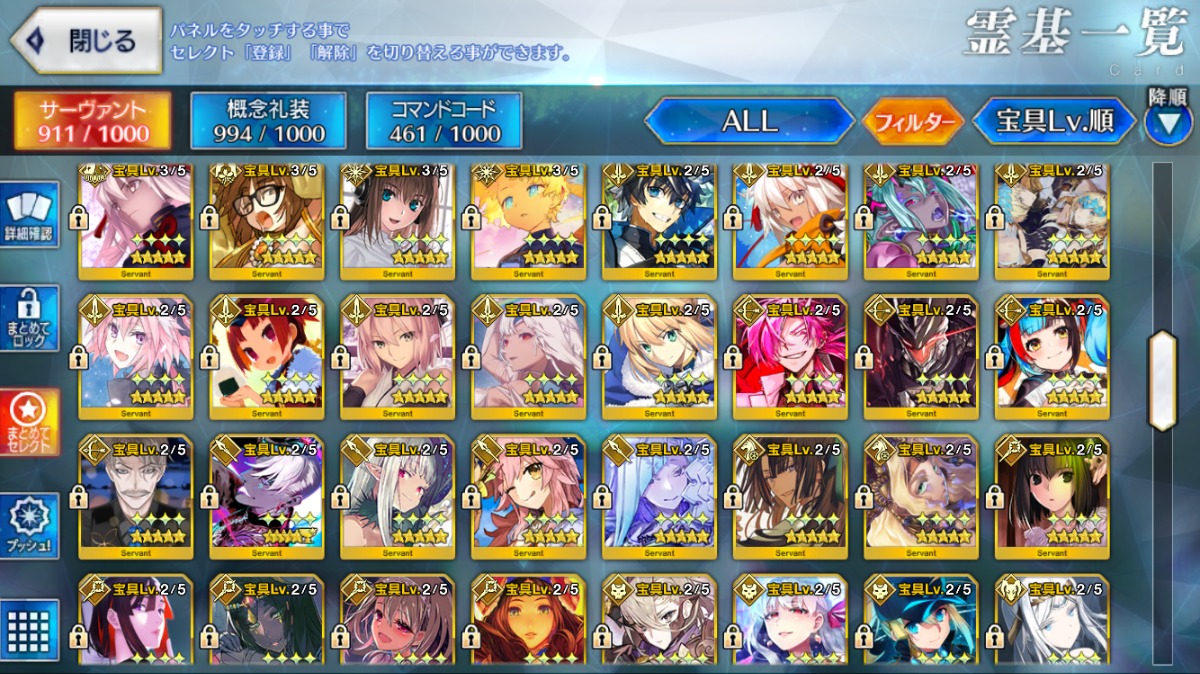The height and width of the screenshot is (674, 1200).
Task: Select the ALL class filter
Action: pyautogui.click(x=749, y=122)
